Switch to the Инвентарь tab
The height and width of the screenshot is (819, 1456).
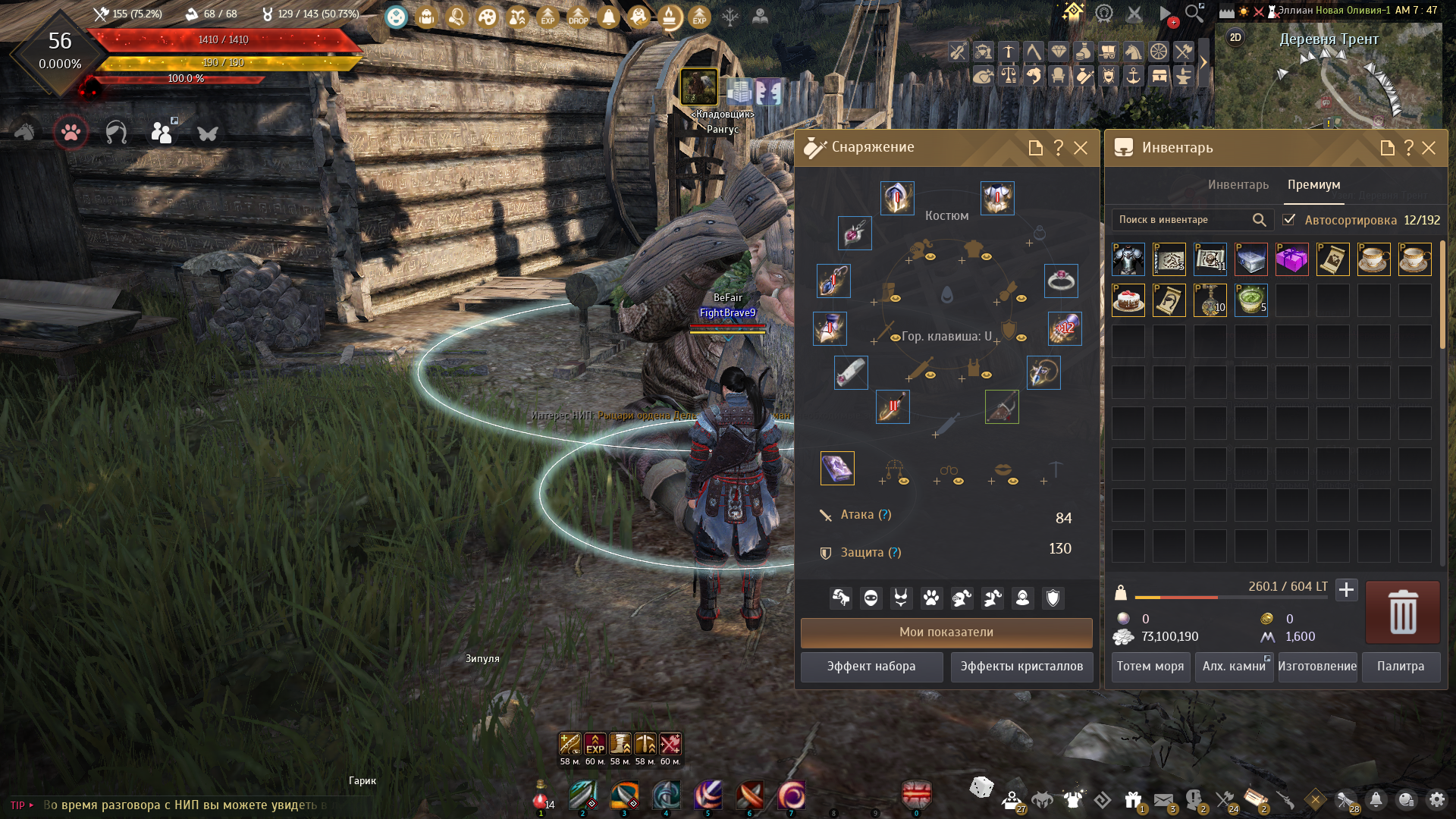[1238, 185]
